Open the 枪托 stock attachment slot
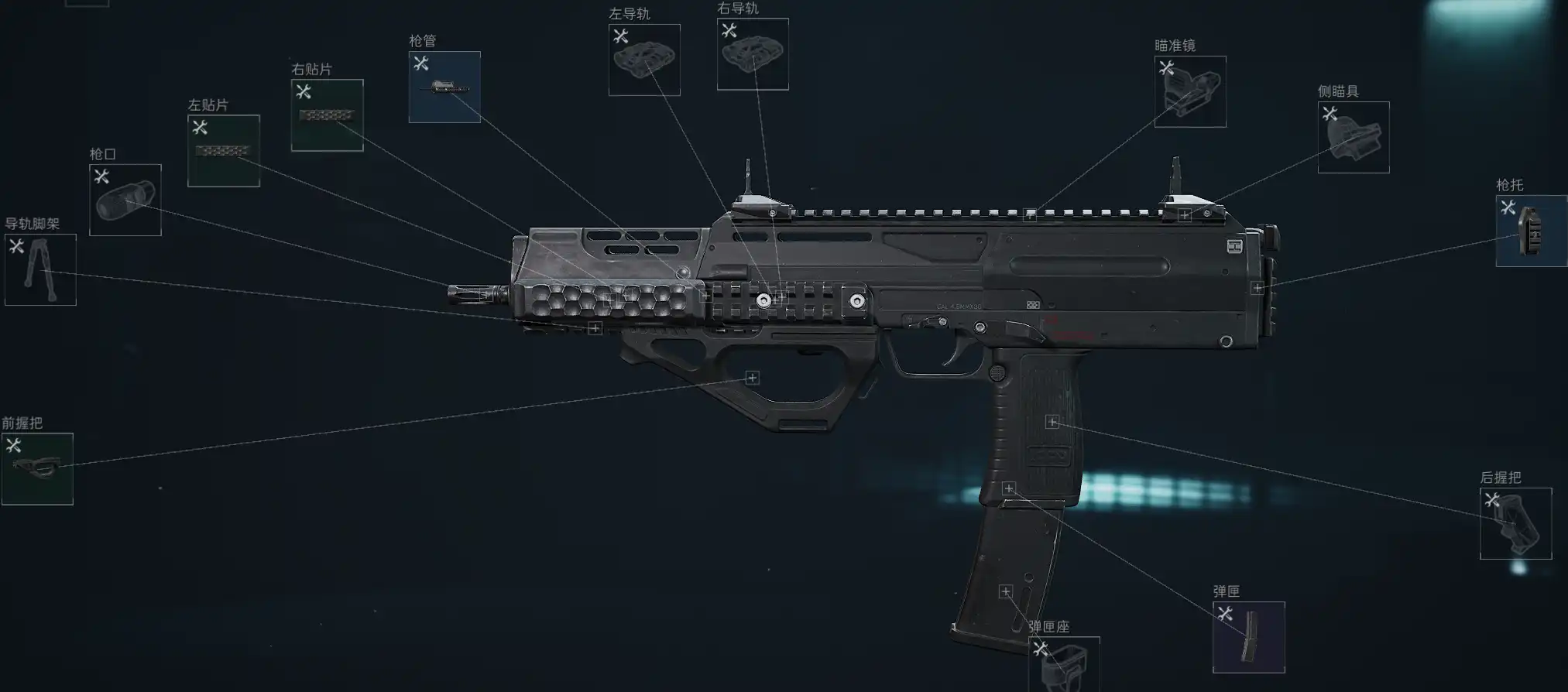Image resolution: width=1568 pixels, height=692 pixels. 1531,231
